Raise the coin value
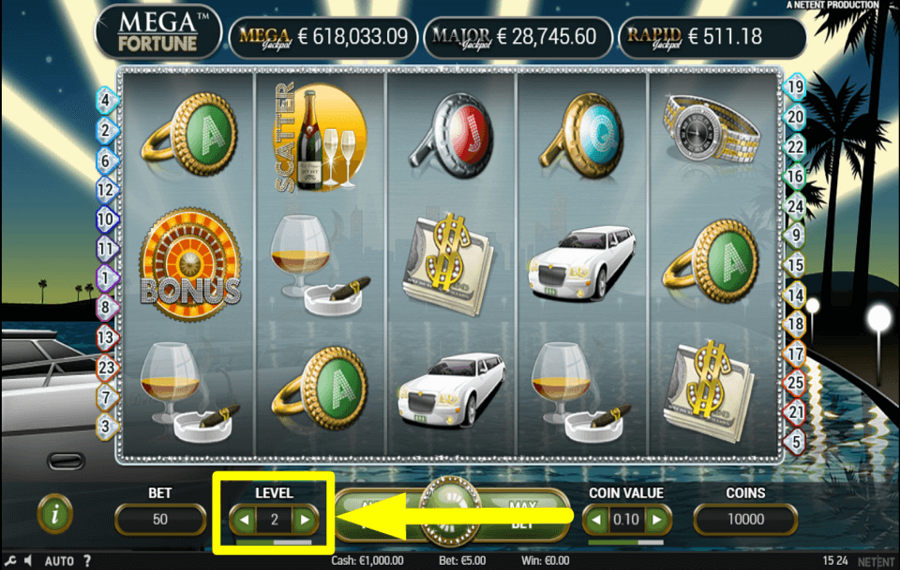900x570 pixels. tap(656, 519)
